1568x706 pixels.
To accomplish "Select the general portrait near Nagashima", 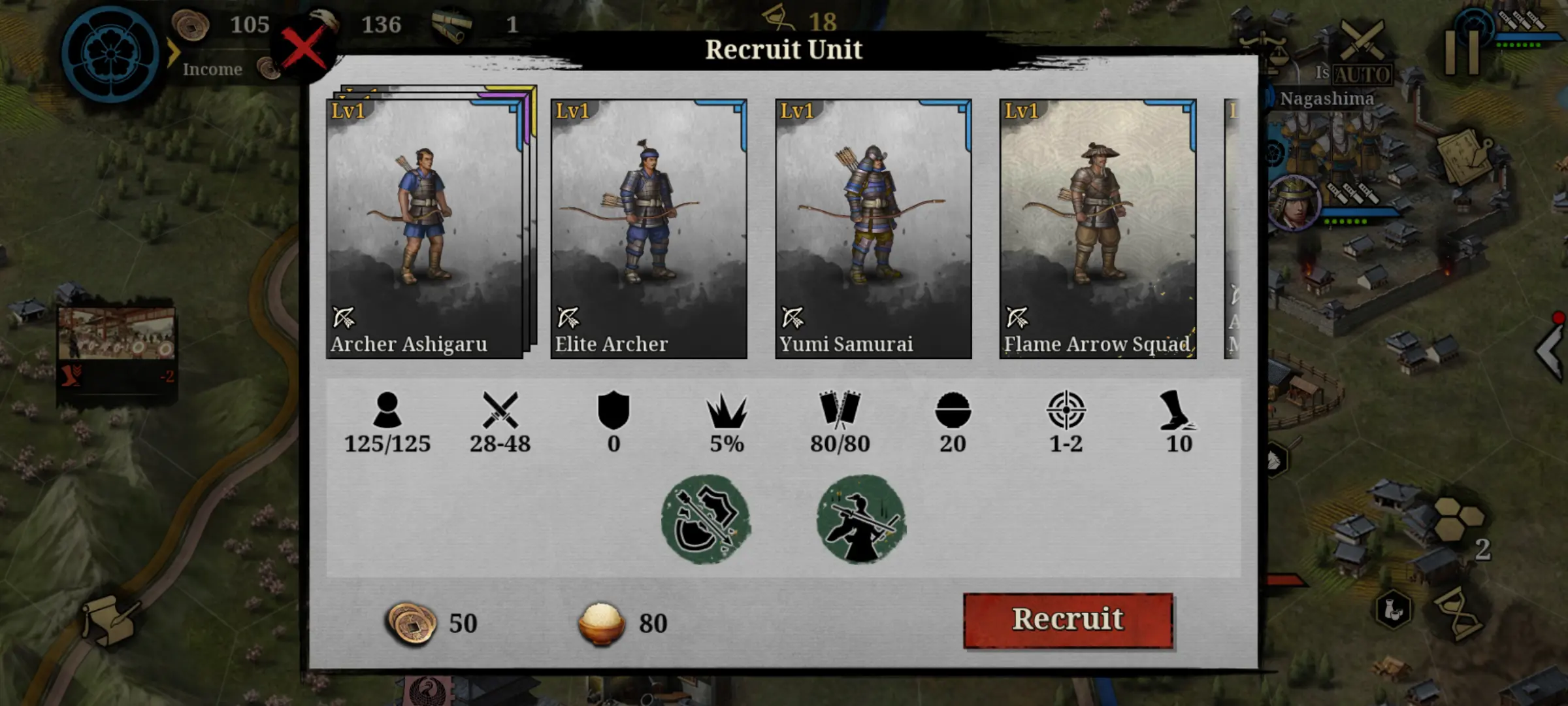I will pos(1293,203).
